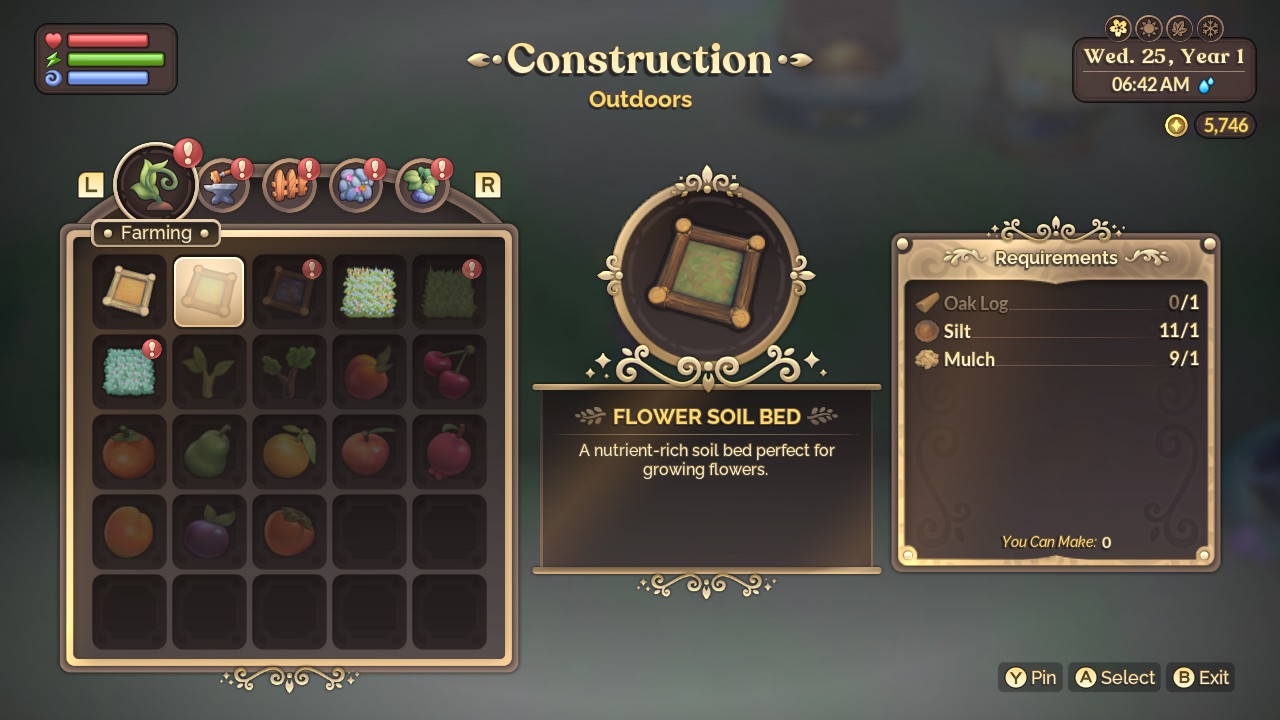1280x720 pixels.
Task: Select the plain grass turf recipe
Action: click(x=448, y=291)
